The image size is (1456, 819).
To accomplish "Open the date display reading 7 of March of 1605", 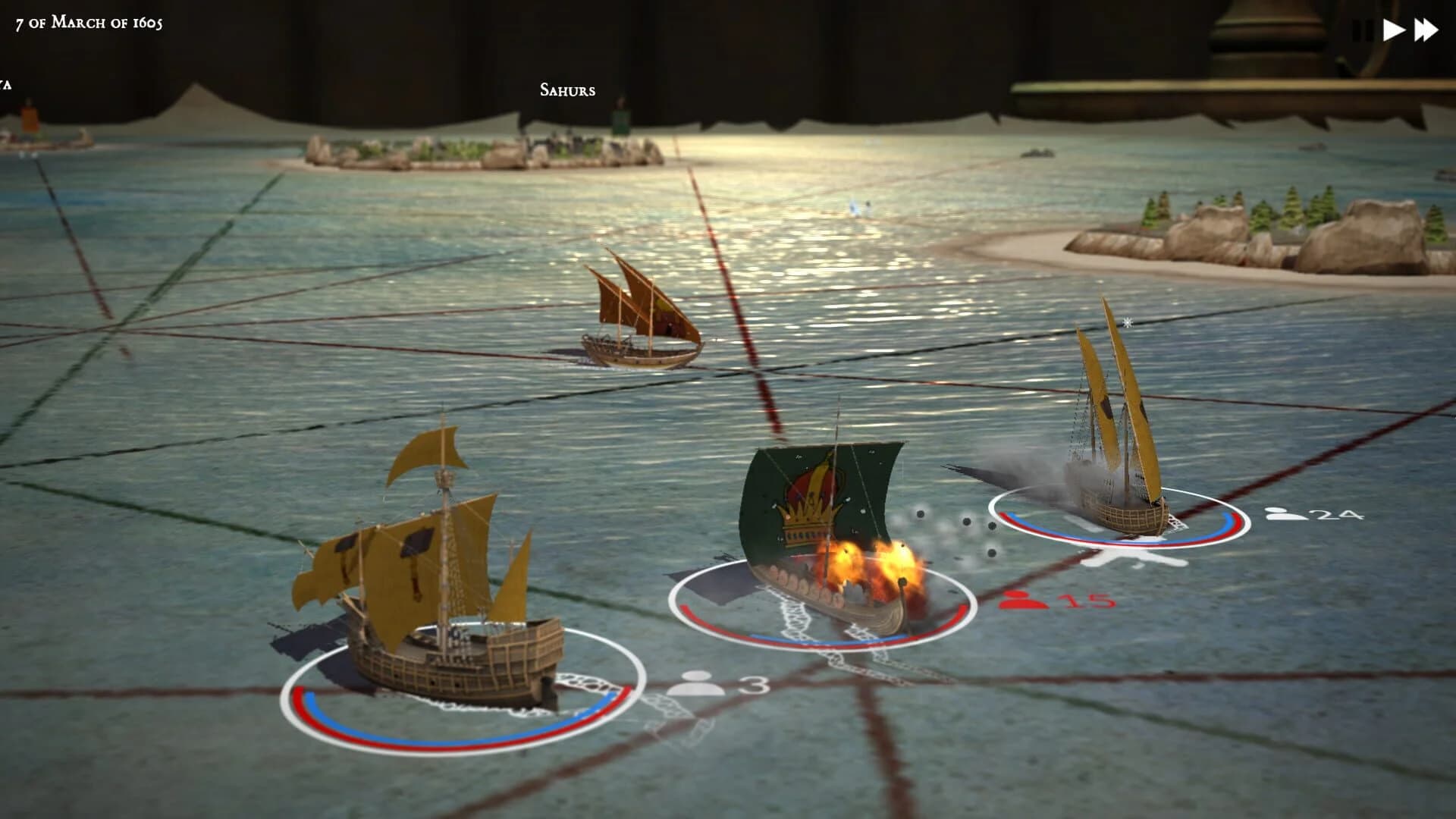I will [x=87, y=22].
